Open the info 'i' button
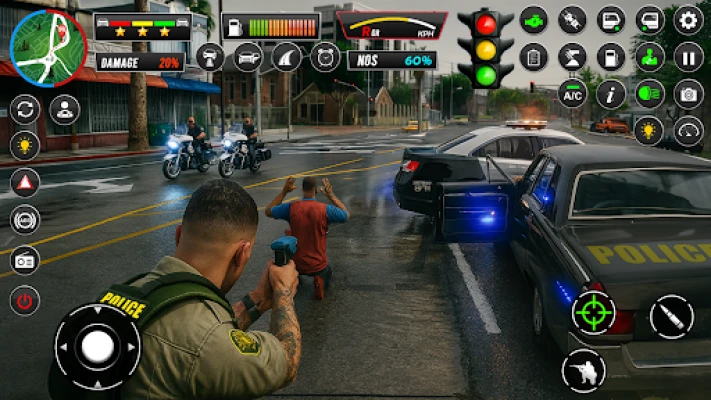711x400 pixels. tap(611, 94)
